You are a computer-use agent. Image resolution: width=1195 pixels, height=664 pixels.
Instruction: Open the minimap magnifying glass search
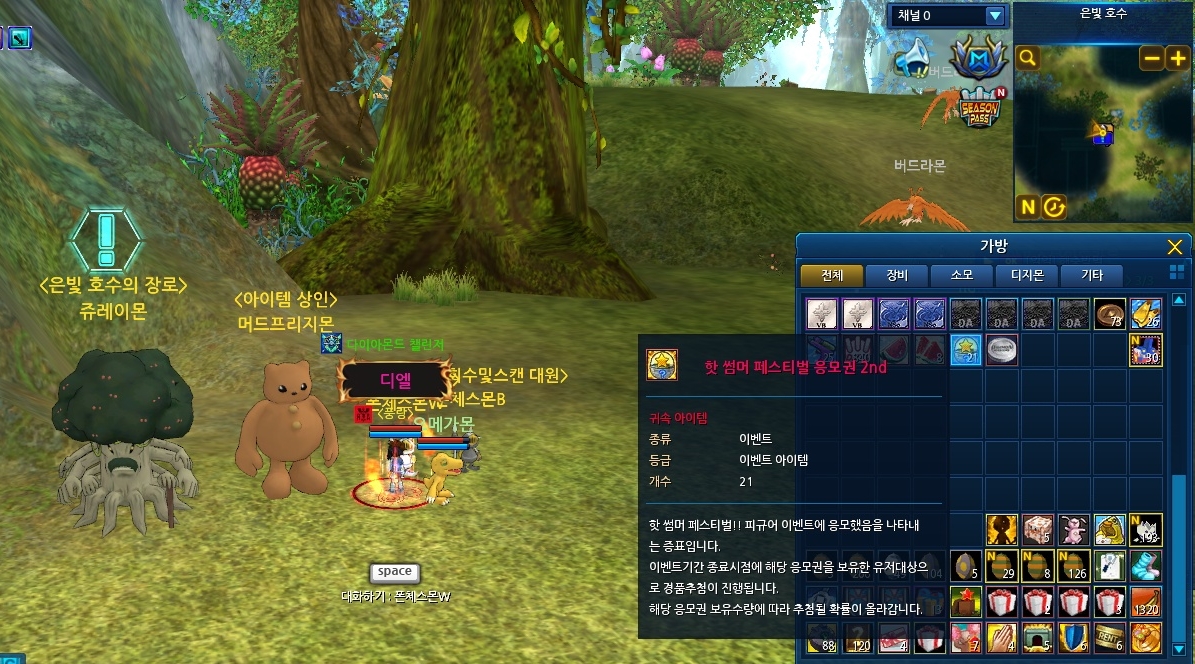[1027, 58]
